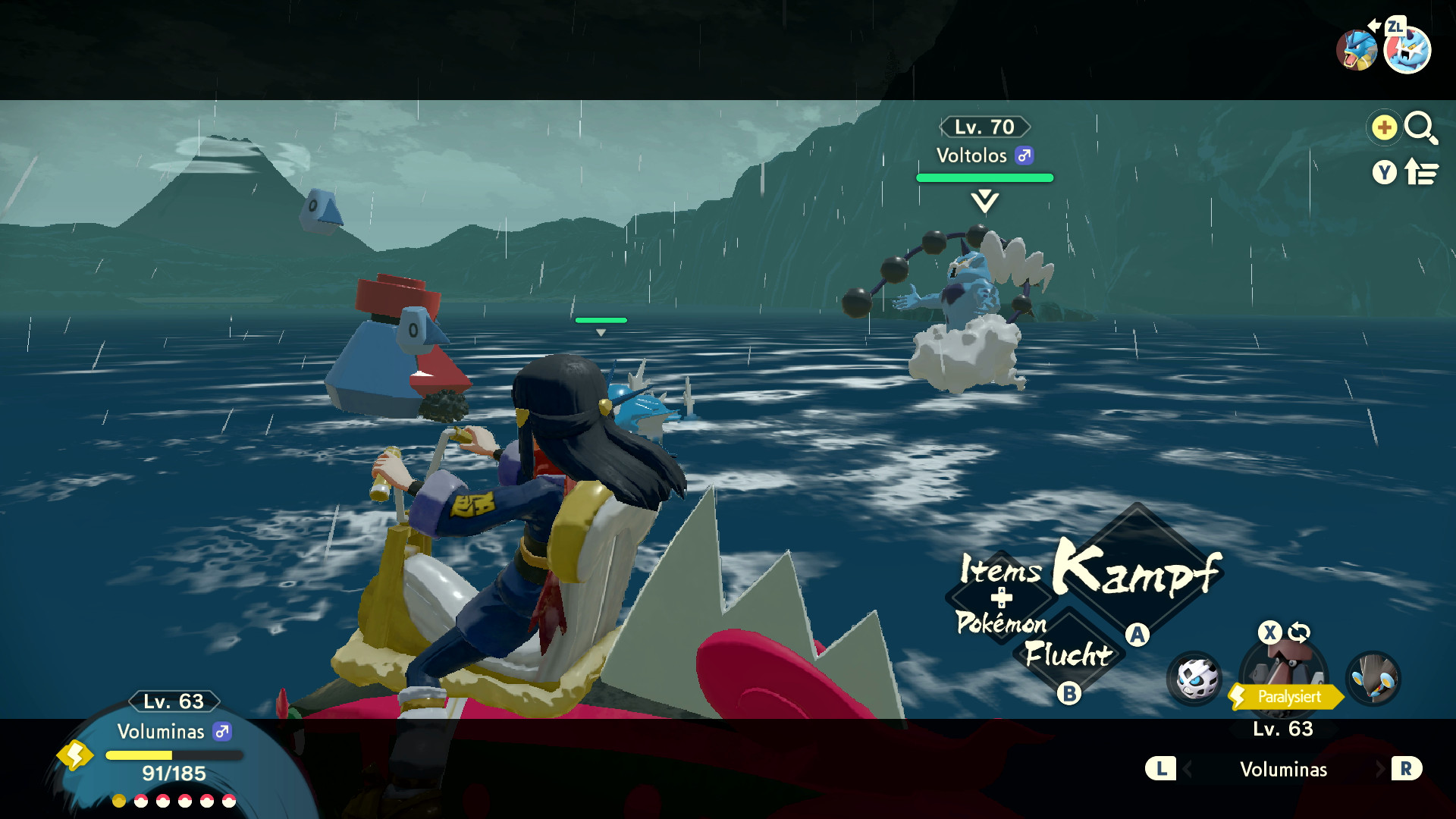Click the highlighted Voltolos turn-order portrait
This screenshot has width=1456, height=819.
[1407, 51]
